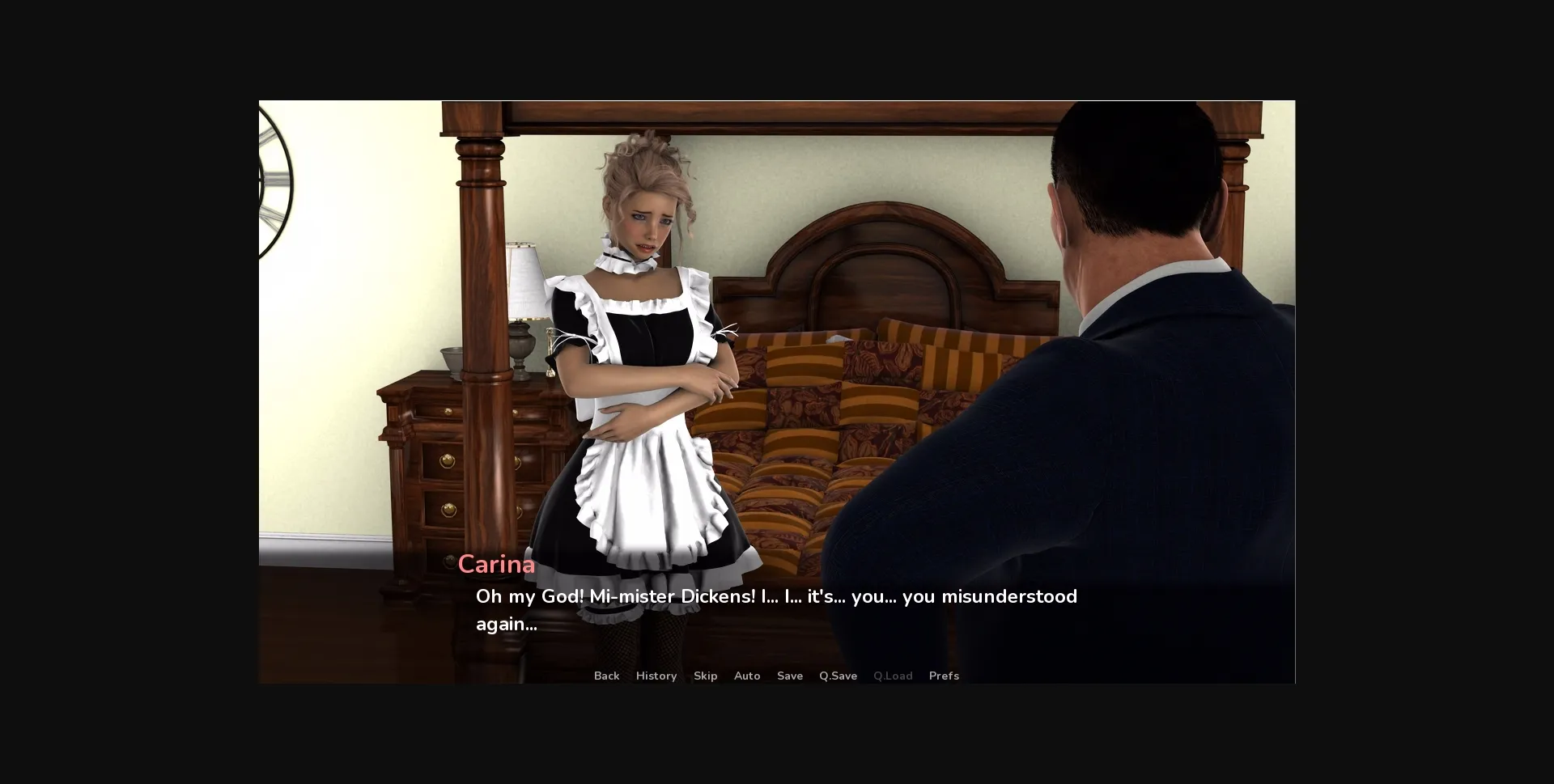Click Q.Save between Save and Q.Load
Screen dimensions: 1554x784
(838, 676)
